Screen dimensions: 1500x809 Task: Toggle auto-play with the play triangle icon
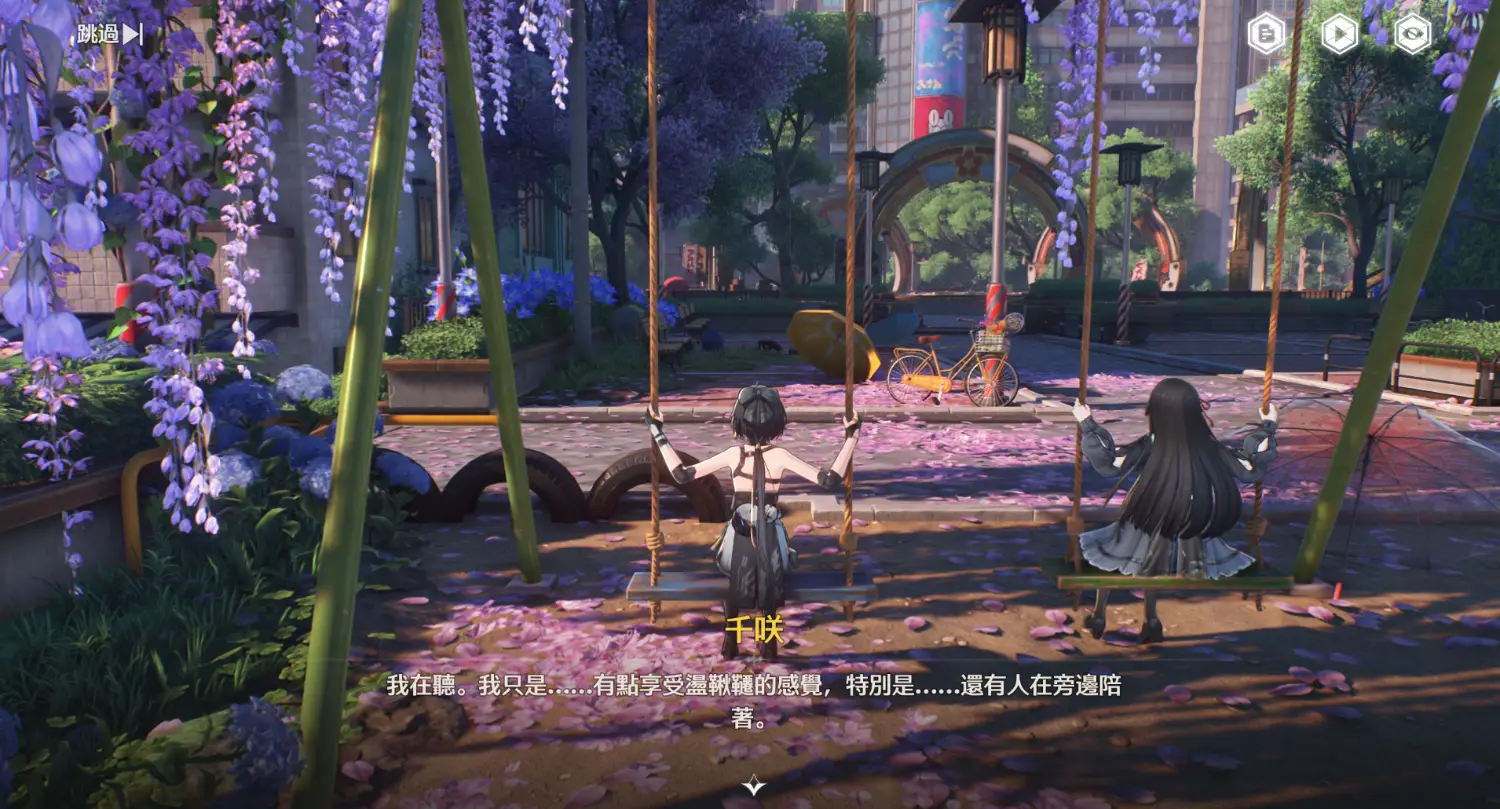tap(1339, 35)
